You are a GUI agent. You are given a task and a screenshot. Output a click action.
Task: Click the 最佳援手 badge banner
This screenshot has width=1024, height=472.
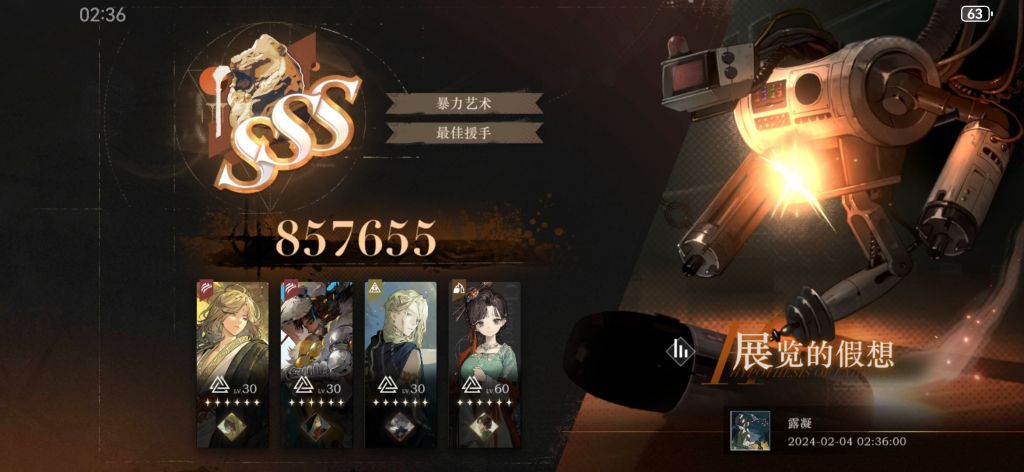coord(464,132)
